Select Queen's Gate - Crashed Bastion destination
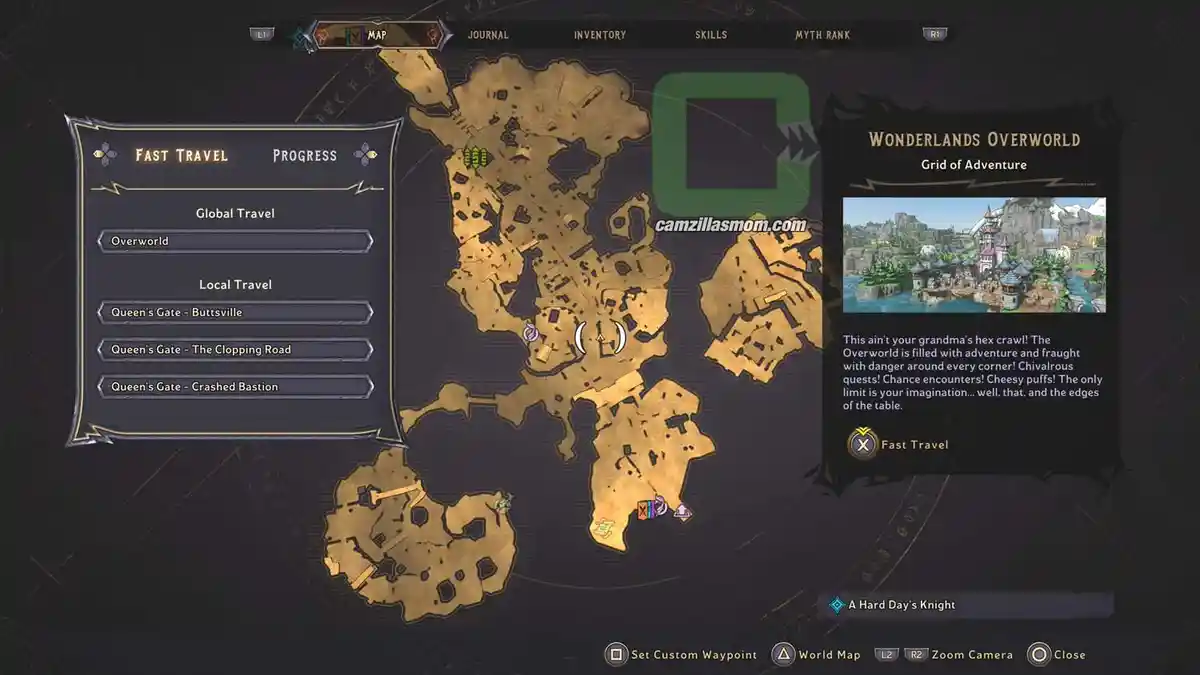 235,386
